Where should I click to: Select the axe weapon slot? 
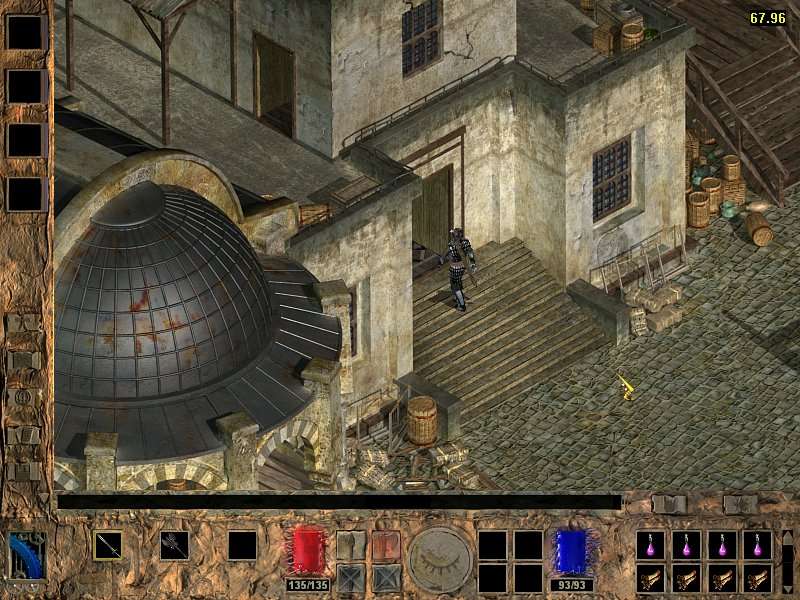[x=174, y=545]
